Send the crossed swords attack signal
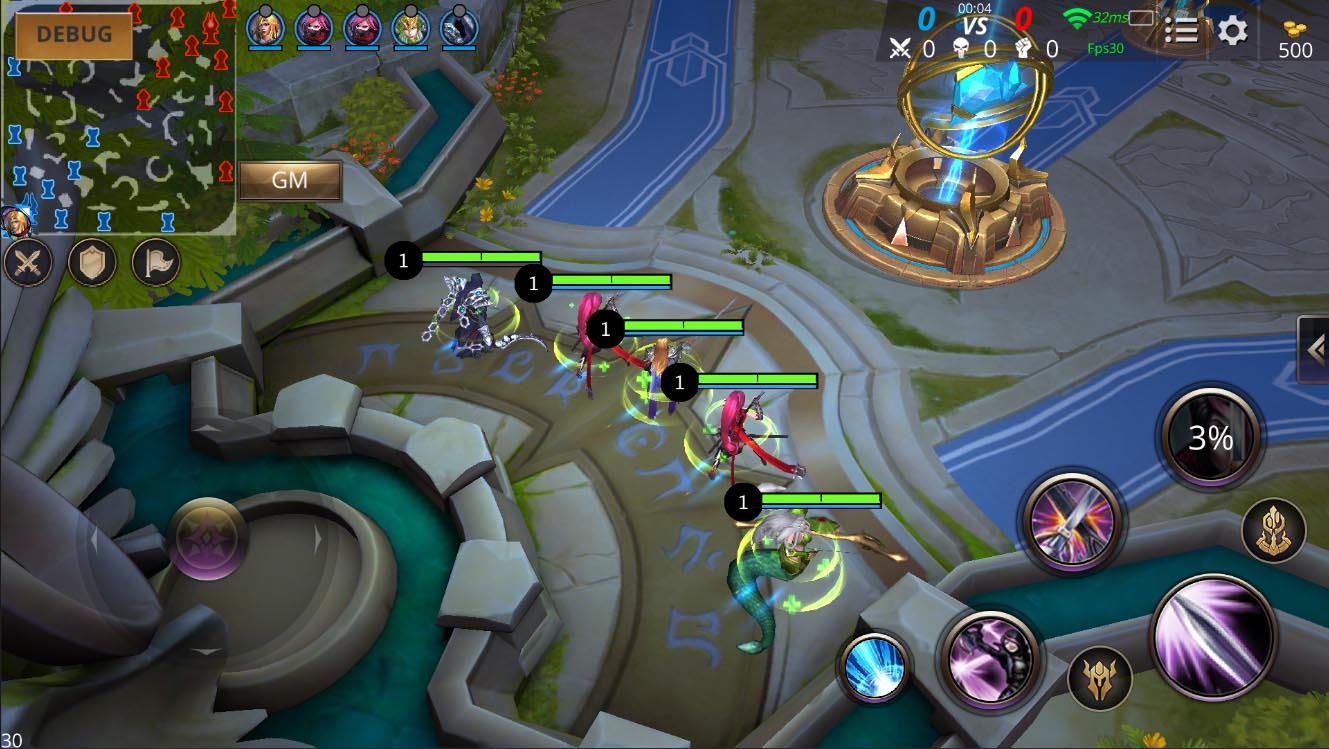 tap(28, 264)
